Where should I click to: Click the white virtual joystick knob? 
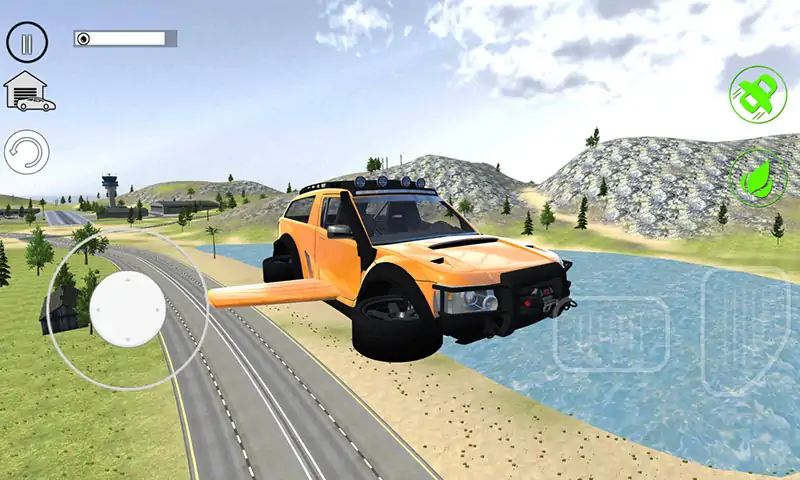click(x=128, y=306)
